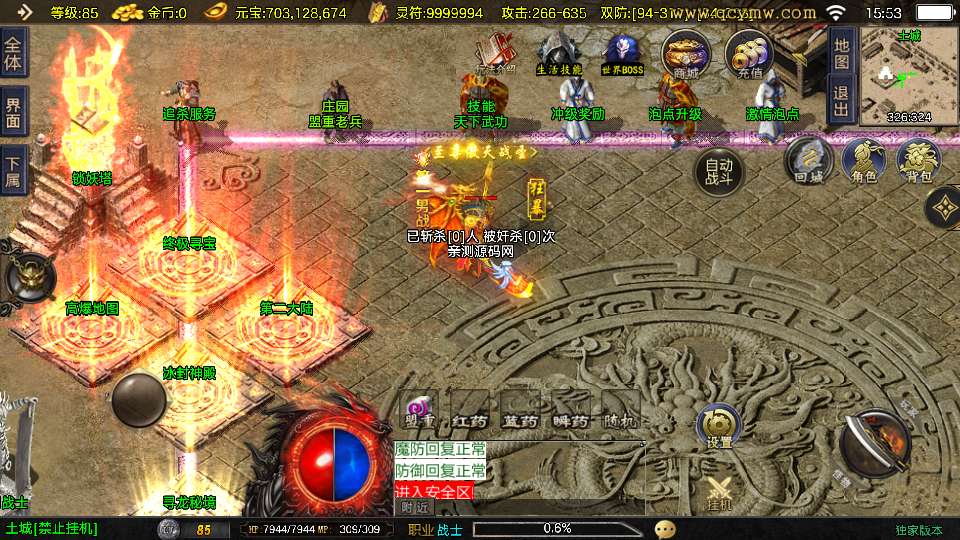Use the 蓝药 blue potion slot
The width and height of the screenshot is (960, 540).
519,410
